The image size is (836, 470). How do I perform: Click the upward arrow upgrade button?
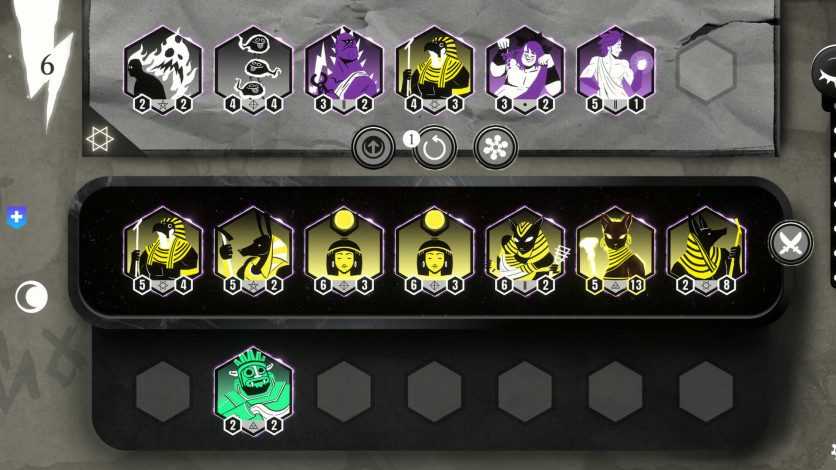click(x=374, y=147)
